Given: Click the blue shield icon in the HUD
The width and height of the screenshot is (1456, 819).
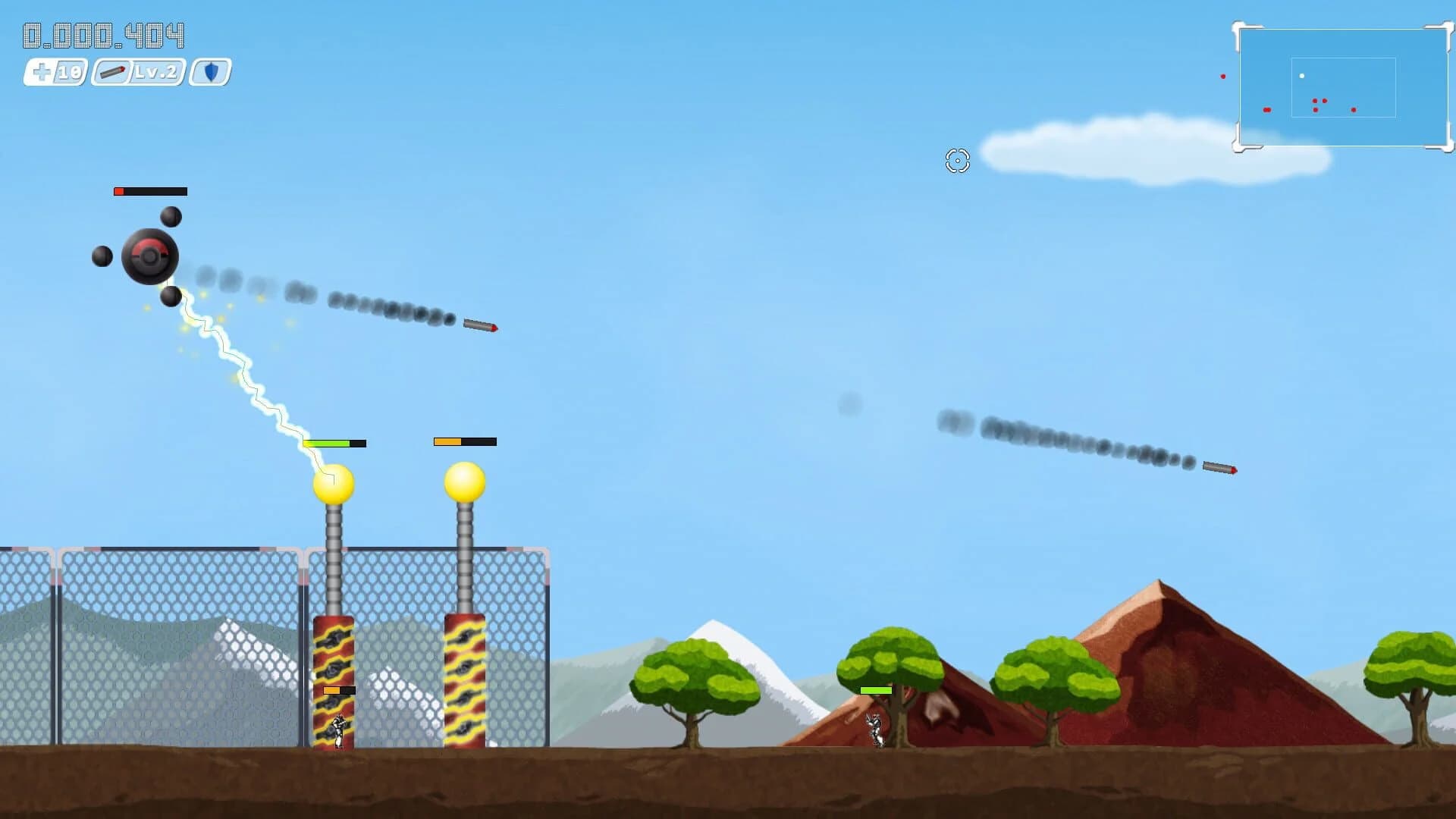Looking at the screenshot, I should [x=212, y=74].
